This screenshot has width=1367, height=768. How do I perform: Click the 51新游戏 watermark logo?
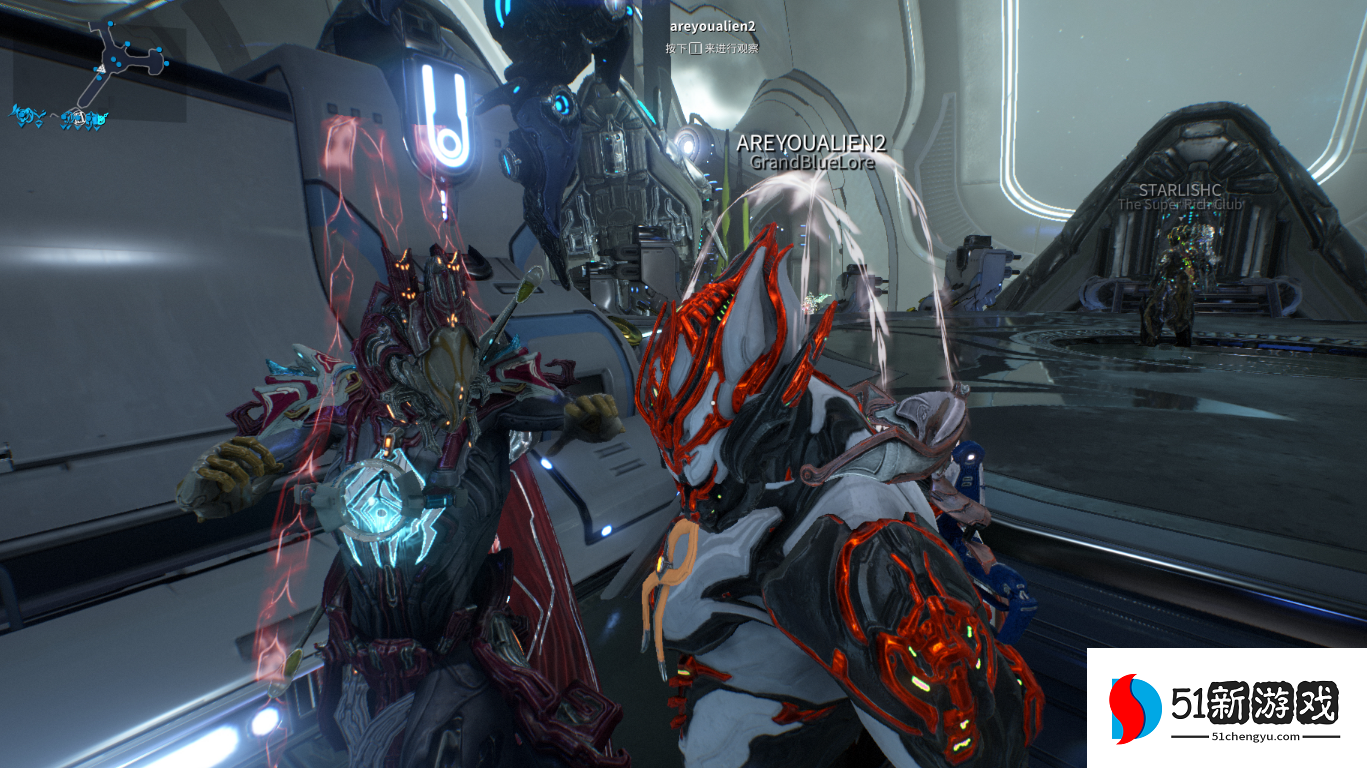(1226, 708)
